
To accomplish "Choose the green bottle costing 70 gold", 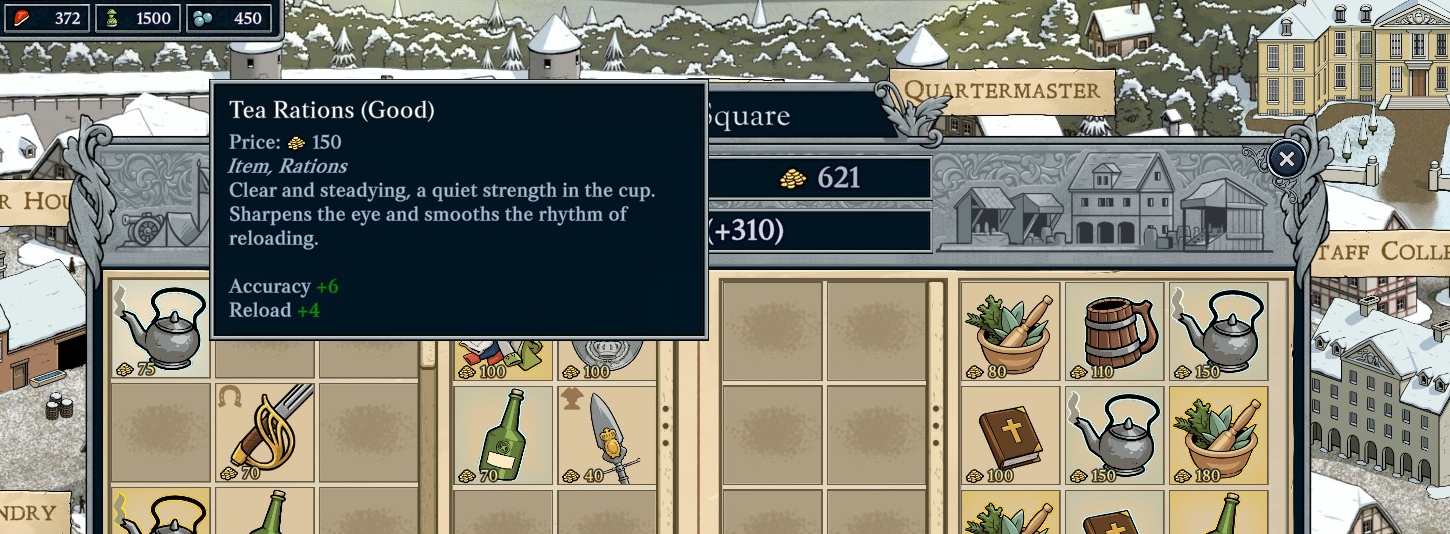I will pyautogui.click(x=503, y=435).
